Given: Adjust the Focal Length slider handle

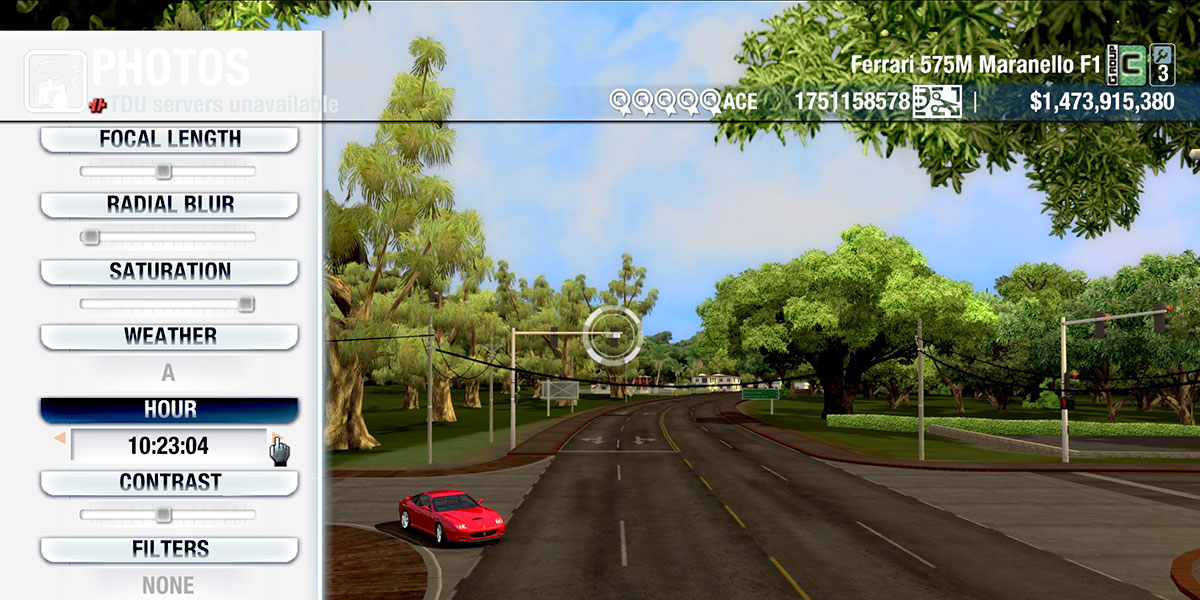Looking at the screenshot, I should tap(163, 171).
